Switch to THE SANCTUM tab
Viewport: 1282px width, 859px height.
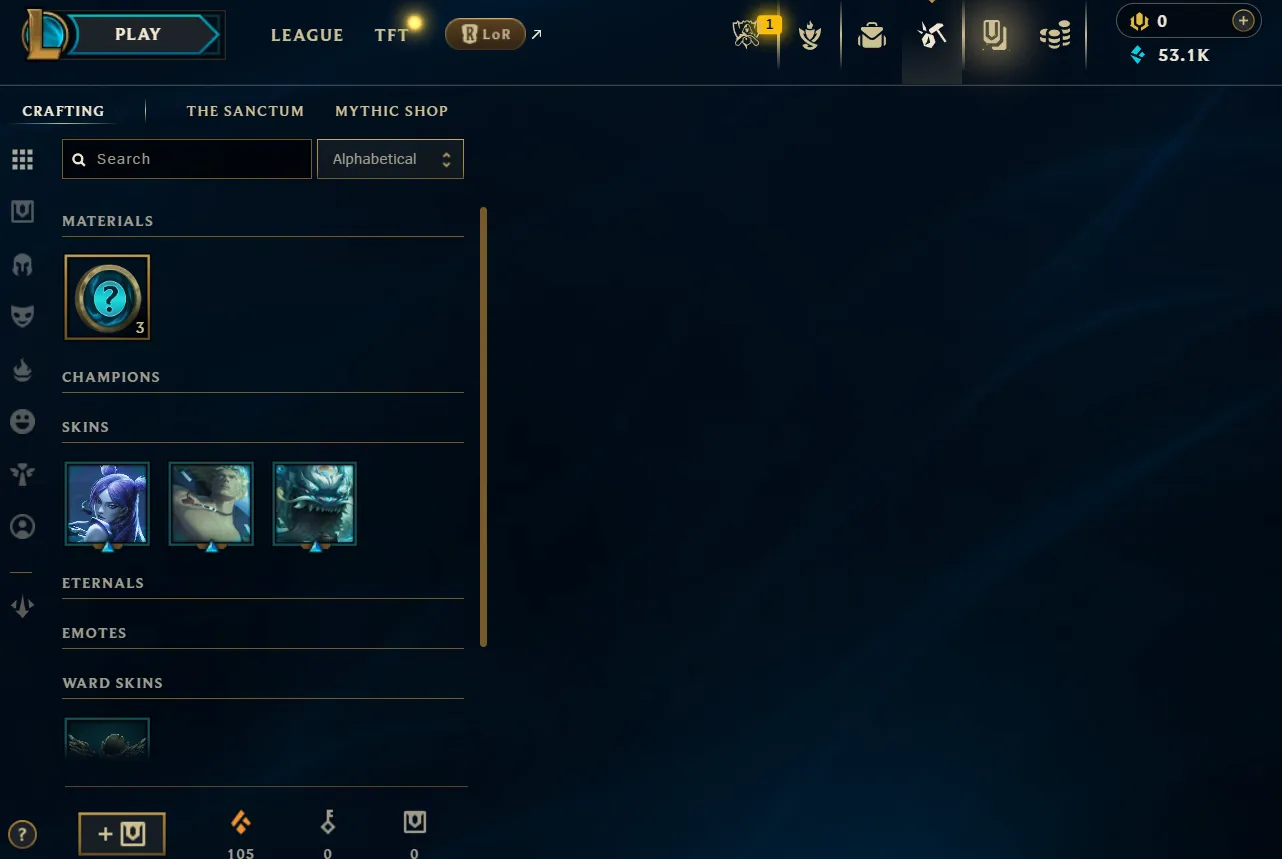point(245,111)
